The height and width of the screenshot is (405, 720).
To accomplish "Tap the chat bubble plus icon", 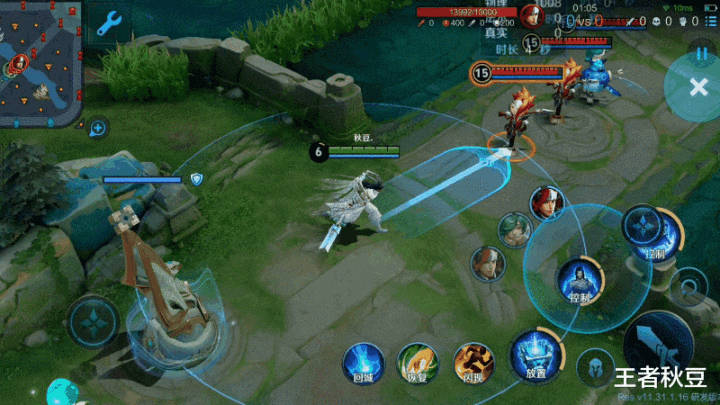I will point(98,127).
